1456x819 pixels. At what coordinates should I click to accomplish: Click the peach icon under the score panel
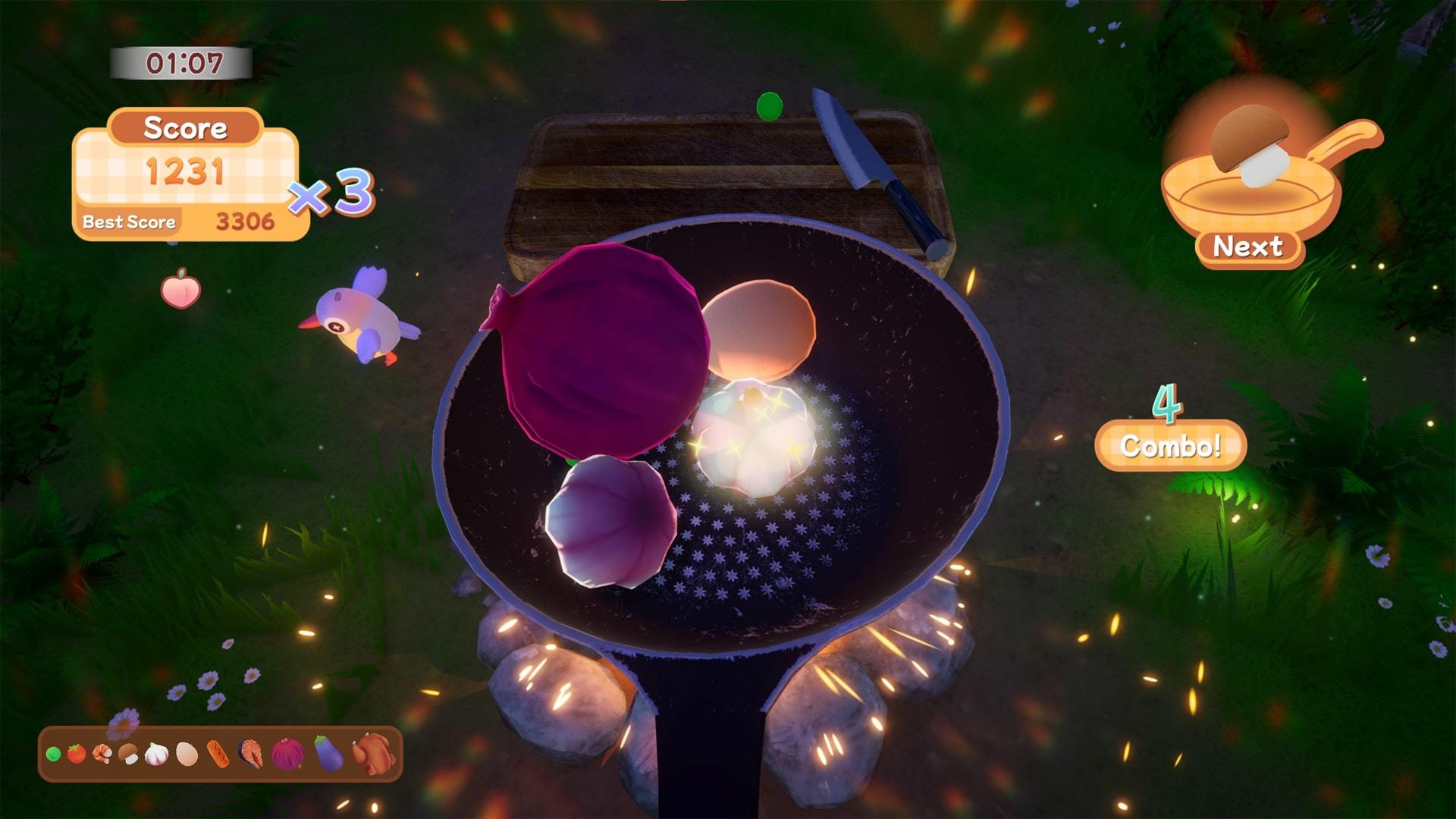[182, 290]
